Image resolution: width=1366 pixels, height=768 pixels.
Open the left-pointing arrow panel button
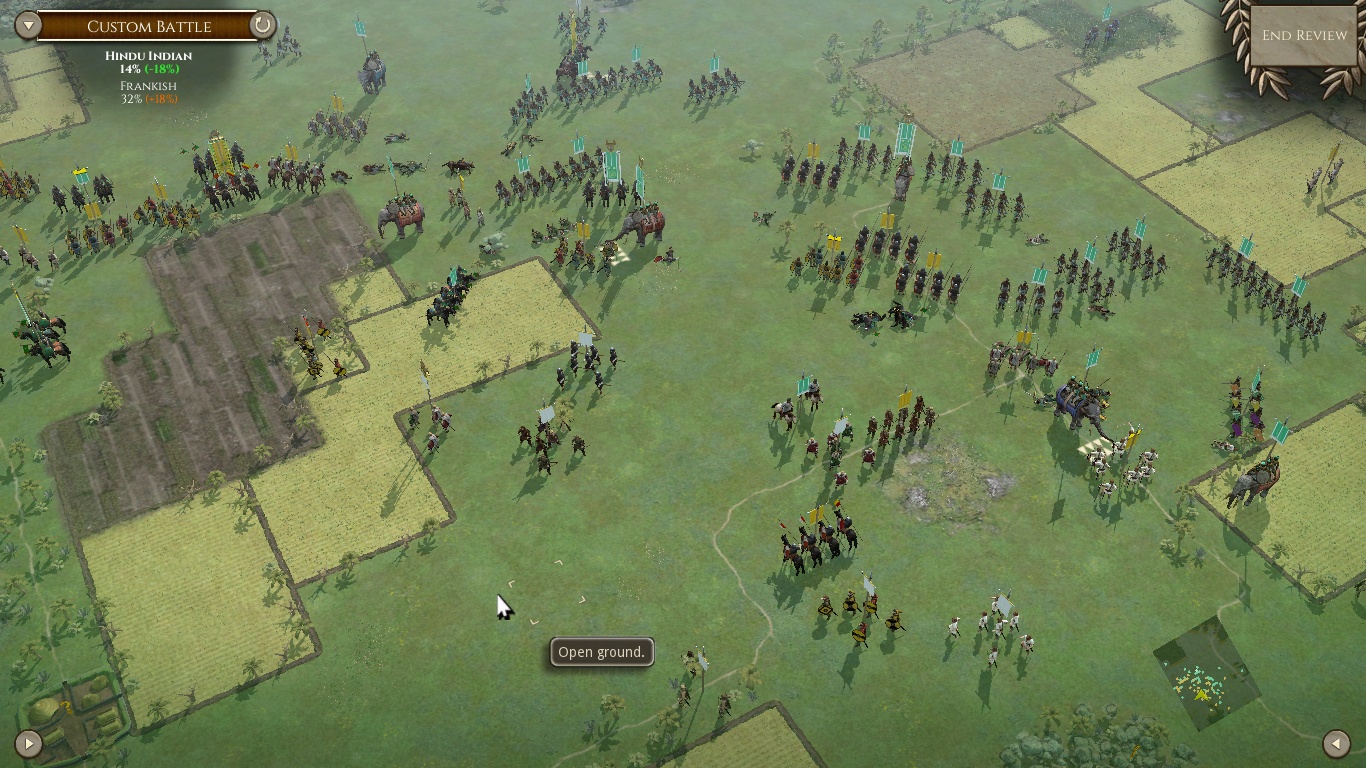pos(1336,743)
